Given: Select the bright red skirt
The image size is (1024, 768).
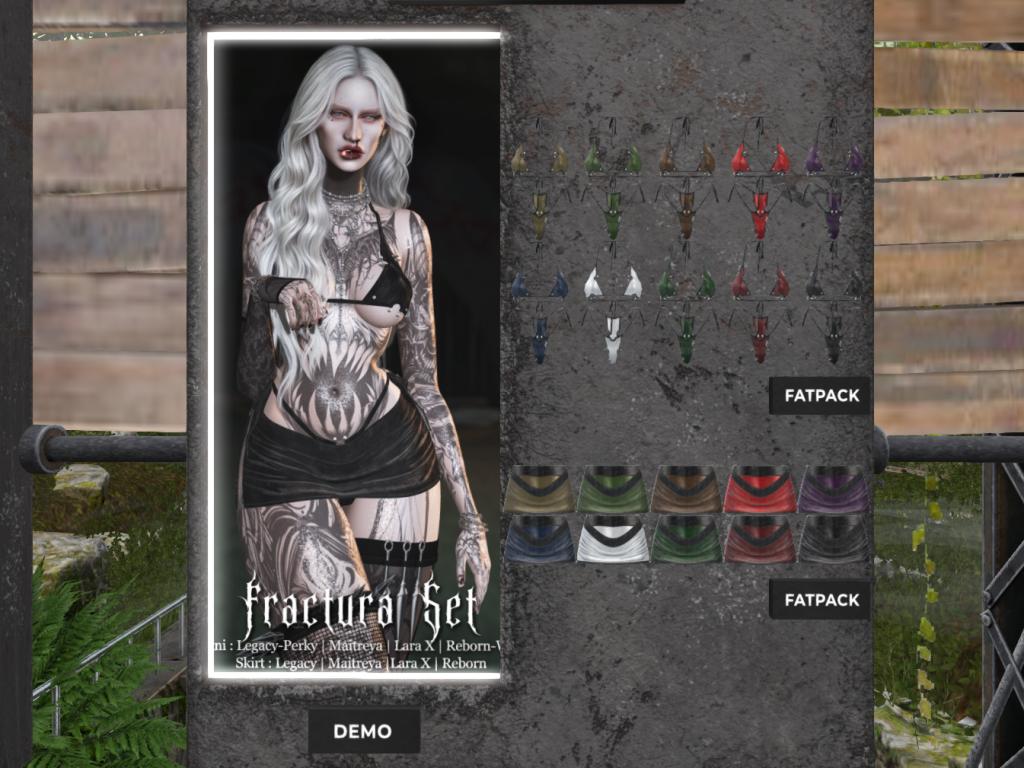Looking at the screenshot, I should (x=759, y=490).
